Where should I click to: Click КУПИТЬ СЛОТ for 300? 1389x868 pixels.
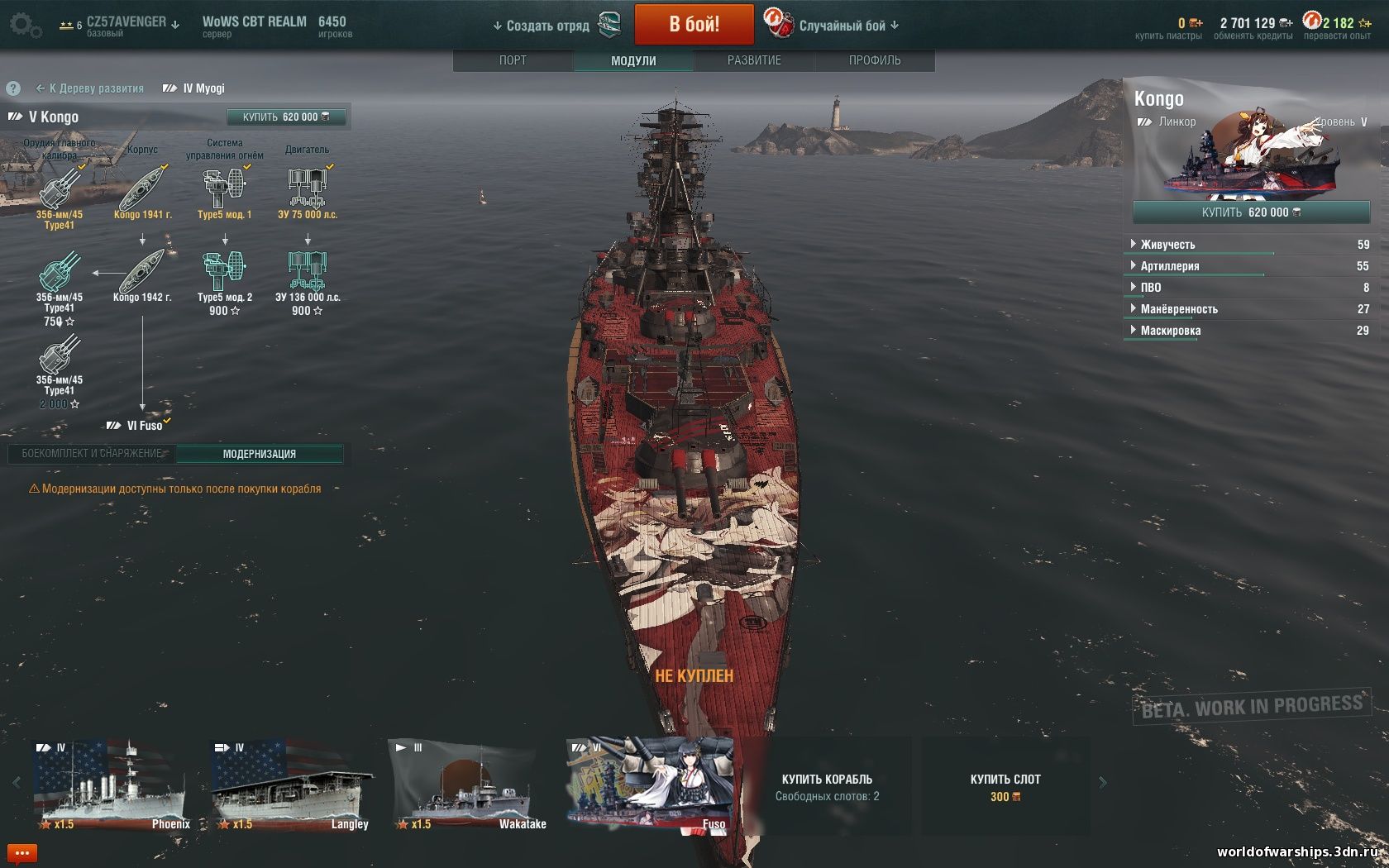point(1005,785)
